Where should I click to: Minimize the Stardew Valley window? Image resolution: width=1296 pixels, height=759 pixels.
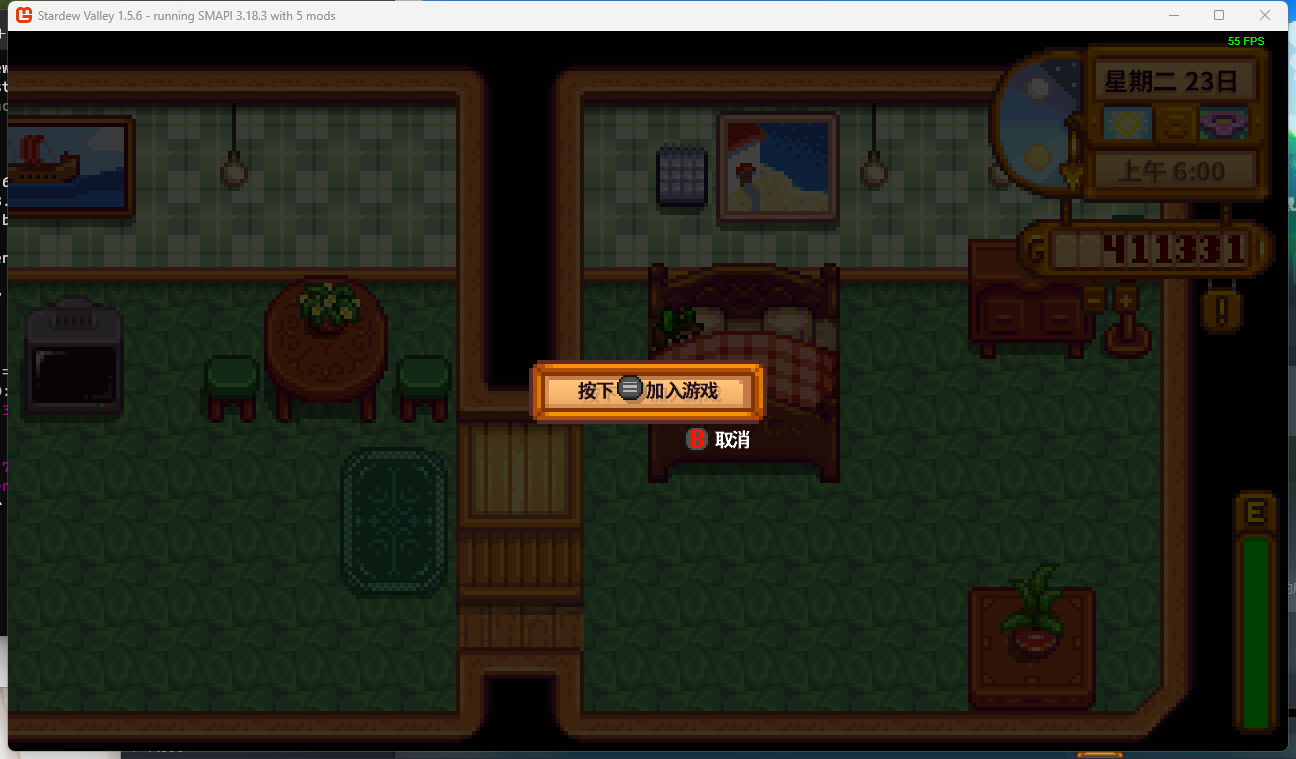point(1173,15)
